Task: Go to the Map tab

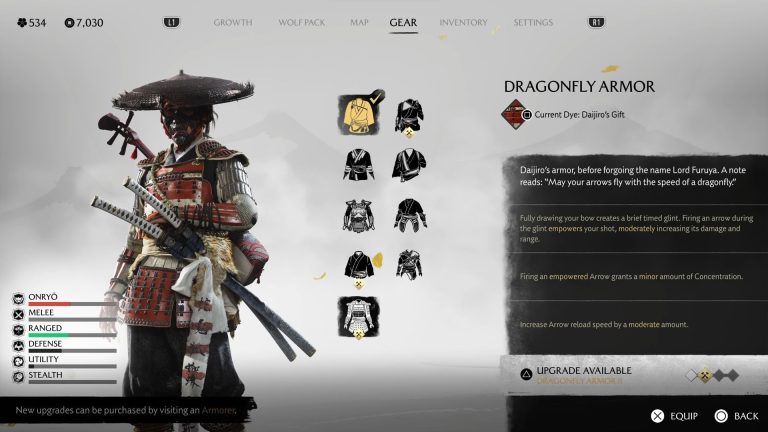Action: coord(359,22)
